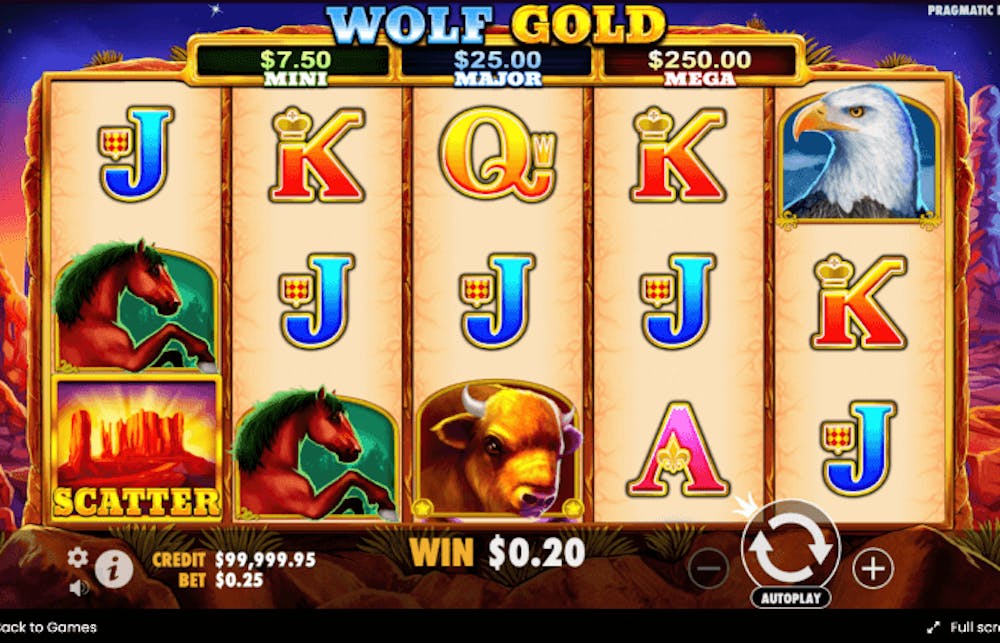Decrease the bet with the minus button
This screenshot has width=1000, height=643.
point(708,569)
